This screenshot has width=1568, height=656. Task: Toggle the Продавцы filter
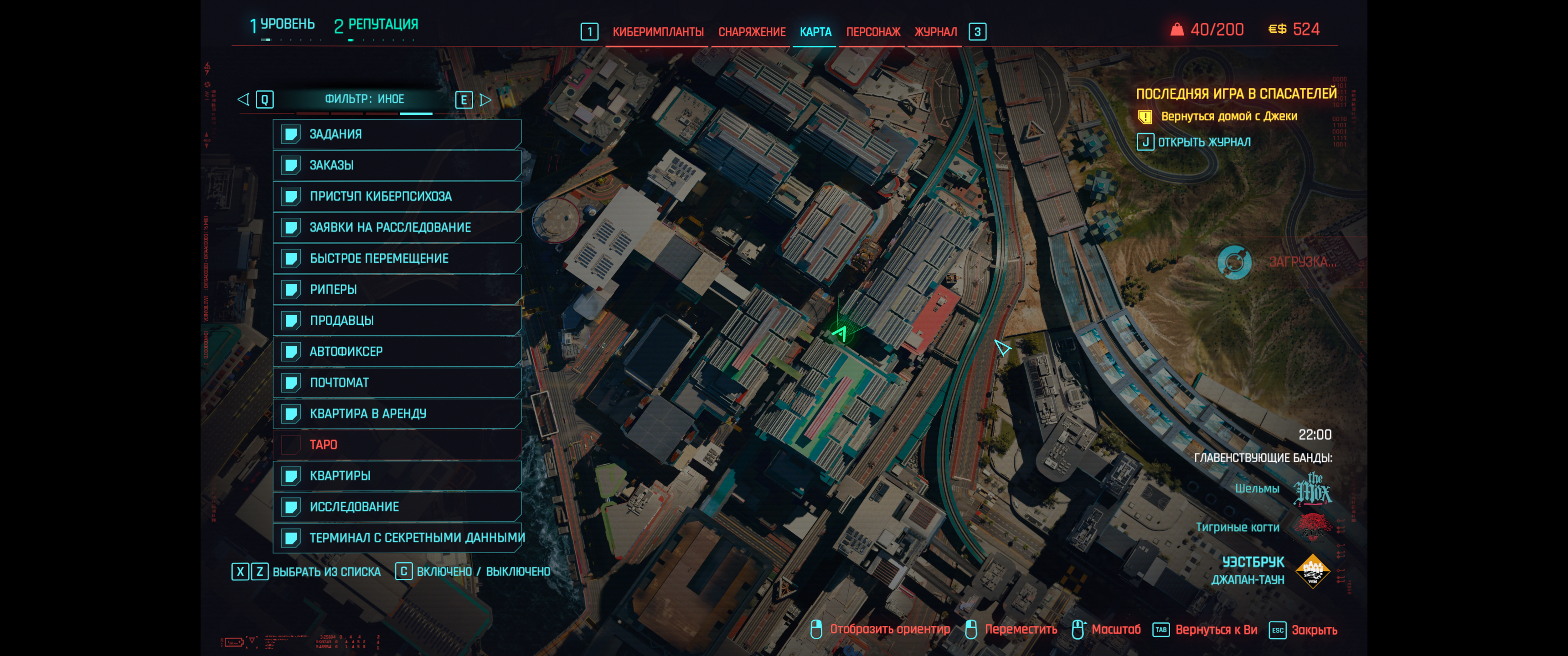[397, 321]
